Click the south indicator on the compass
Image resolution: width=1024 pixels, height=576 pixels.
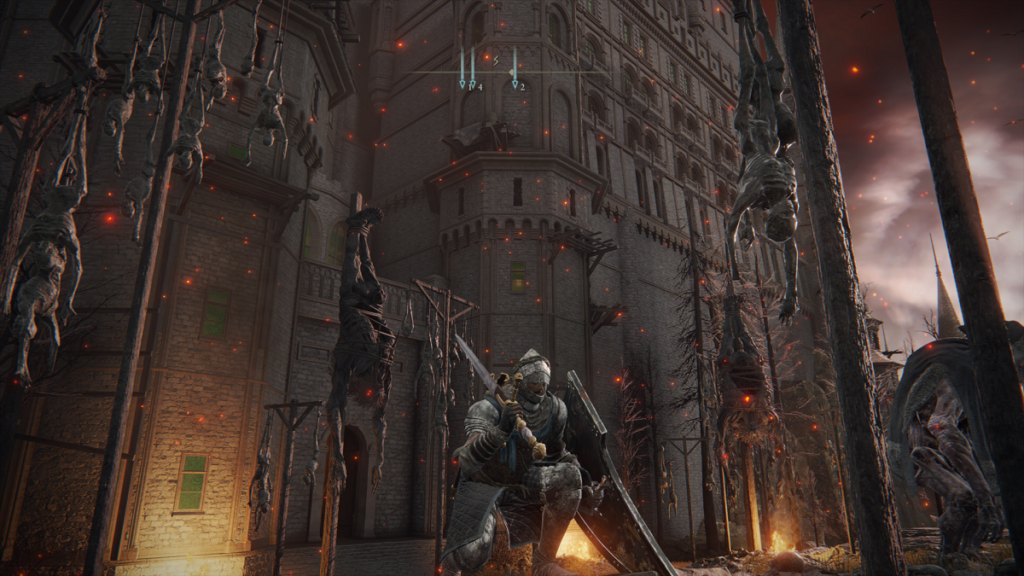pos(494,60)
